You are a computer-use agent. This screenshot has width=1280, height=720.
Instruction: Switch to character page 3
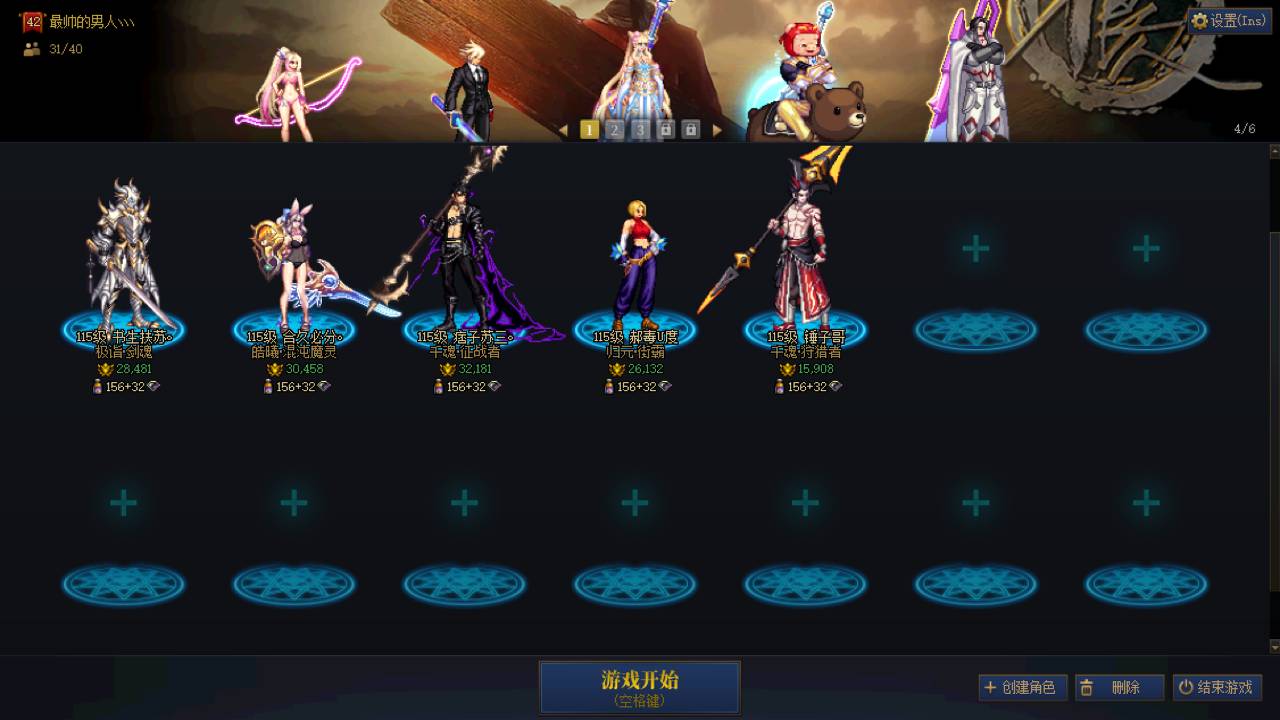click(x=640, y=130)
